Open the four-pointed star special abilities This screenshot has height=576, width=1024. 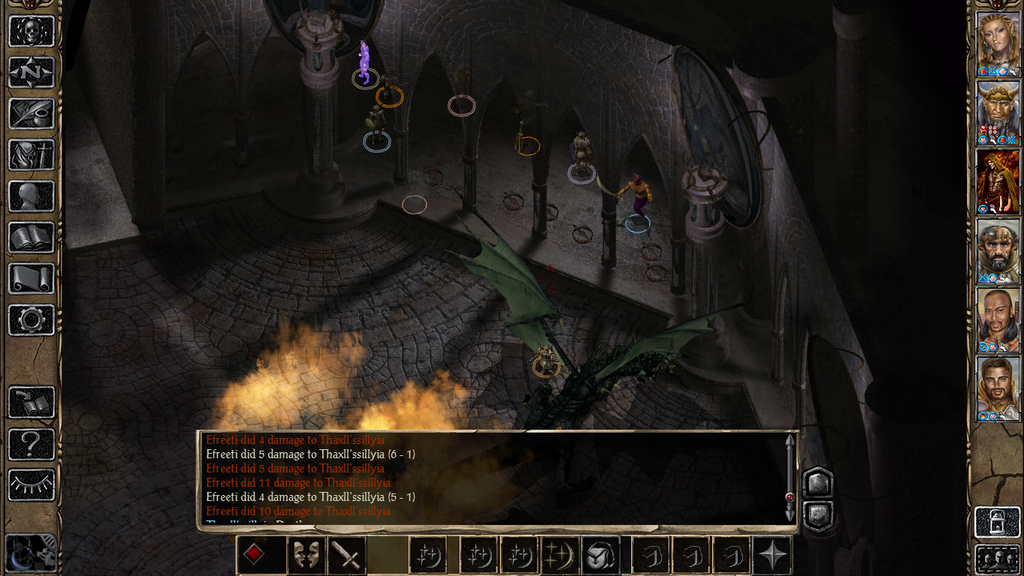(x=773, y=555)
